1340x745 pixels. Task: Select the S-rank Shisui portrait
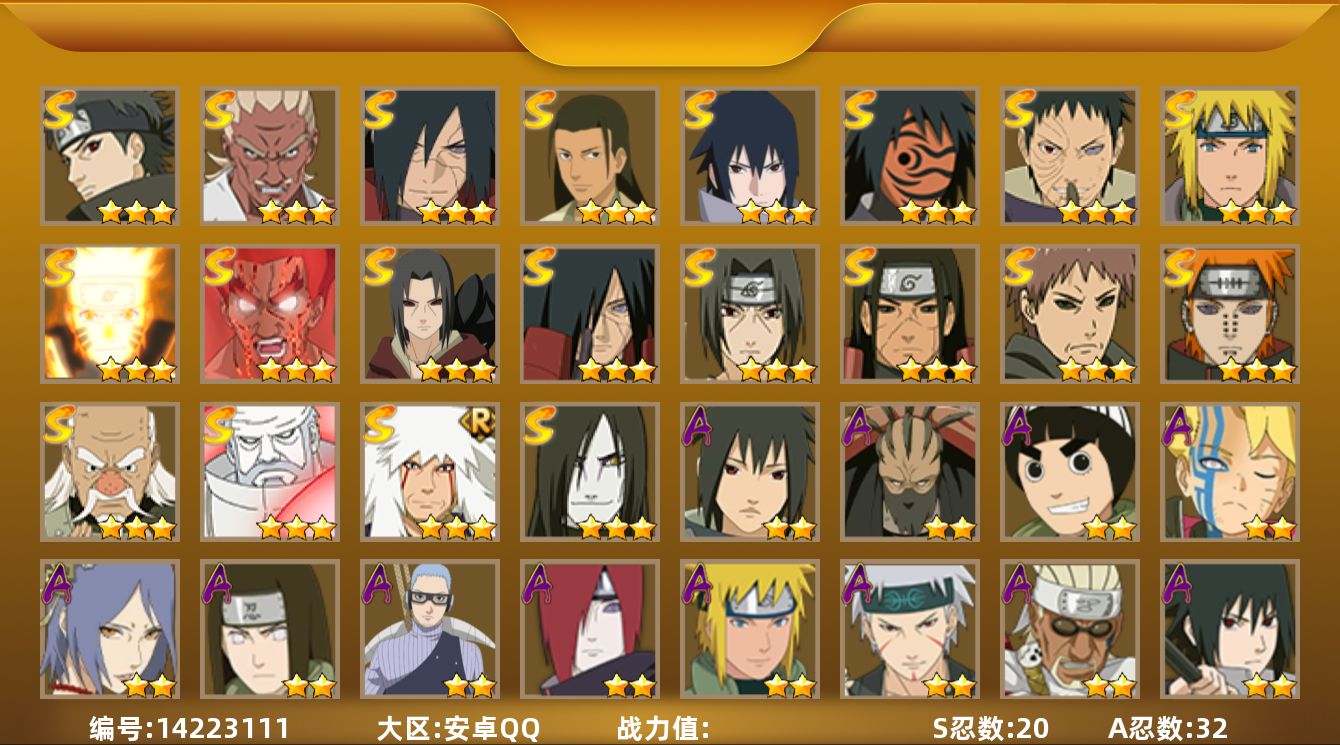[109, 156]
